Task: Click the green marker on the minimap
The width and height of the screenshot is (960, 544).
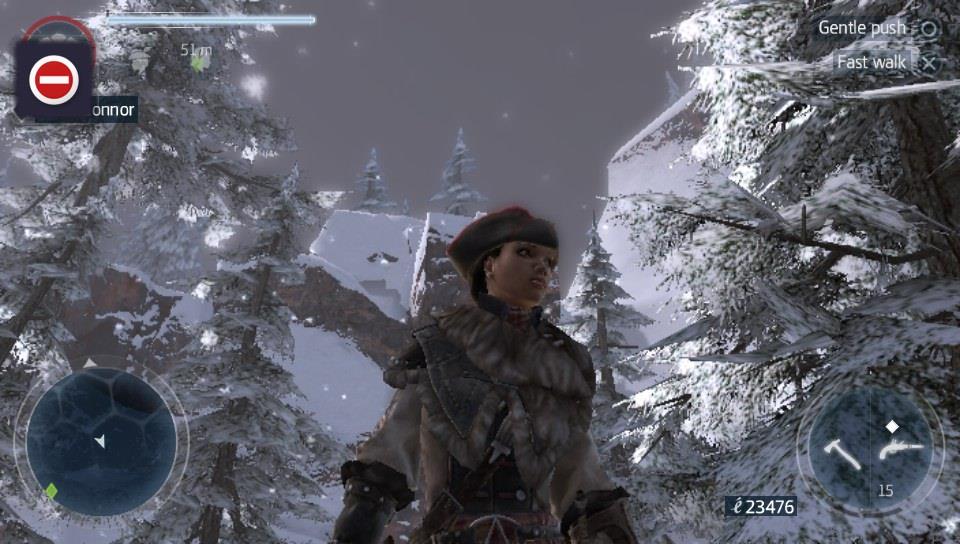Action: pos(51,490)
